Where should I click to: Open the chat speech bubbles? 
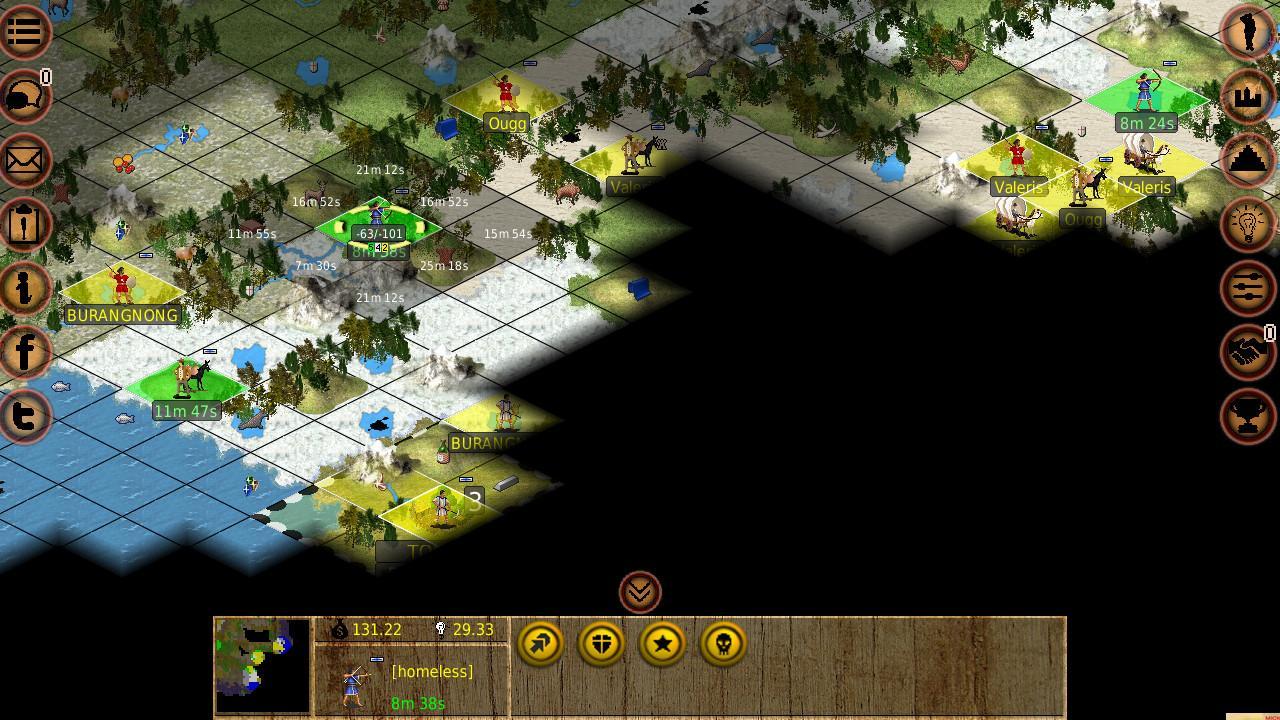[x=24, y=96]
